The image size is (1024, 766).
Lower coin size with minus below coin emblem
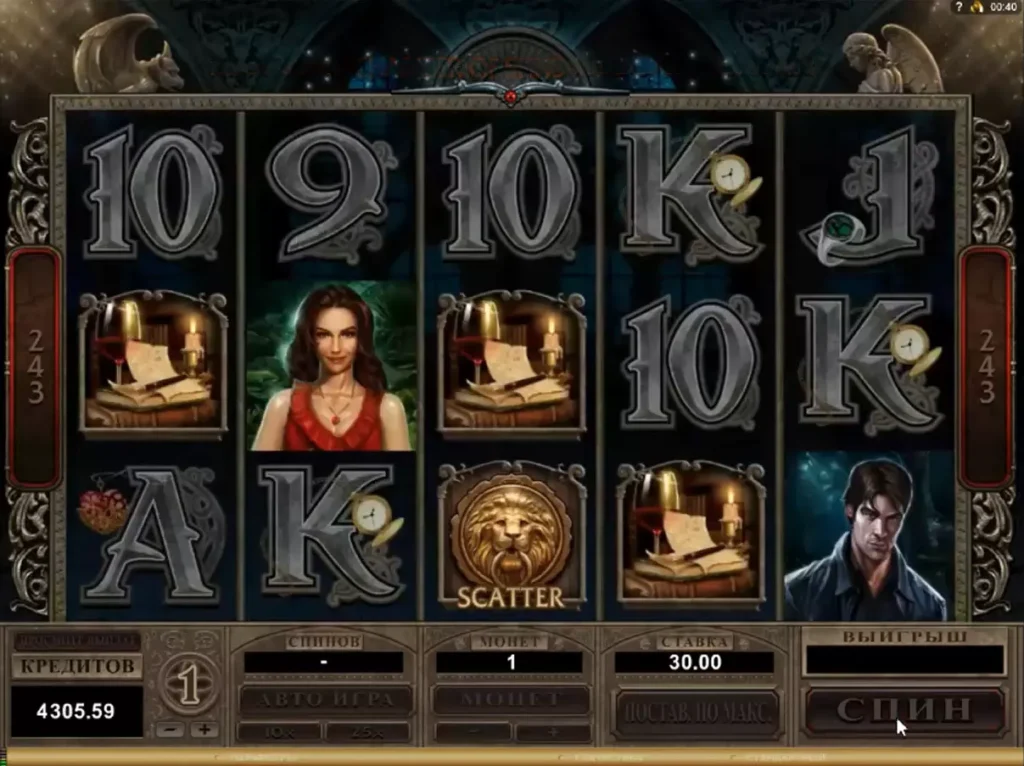[173, 730]
